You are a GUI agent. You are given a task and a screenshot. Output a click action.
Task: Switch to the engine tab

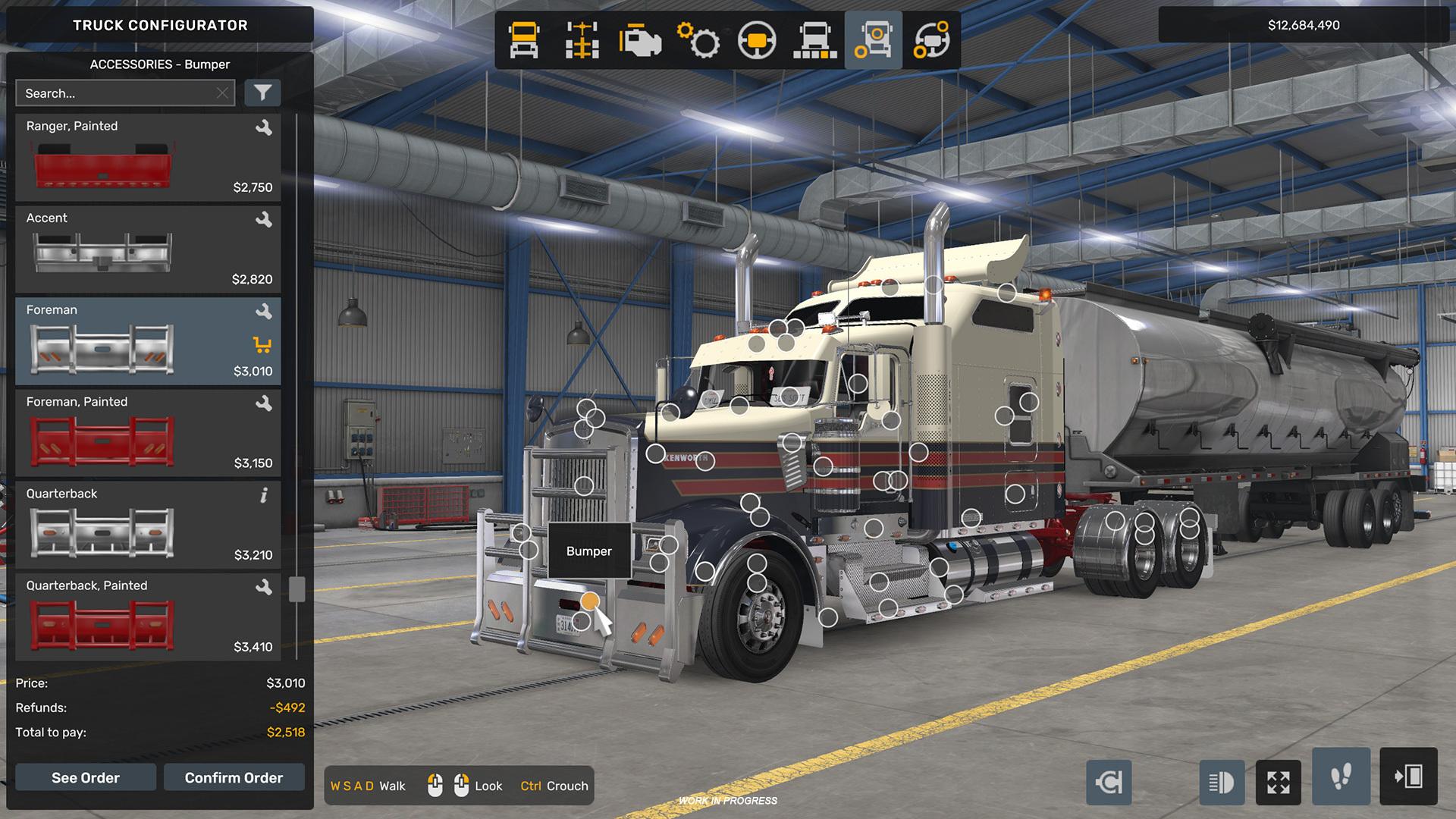click(641, 40)
